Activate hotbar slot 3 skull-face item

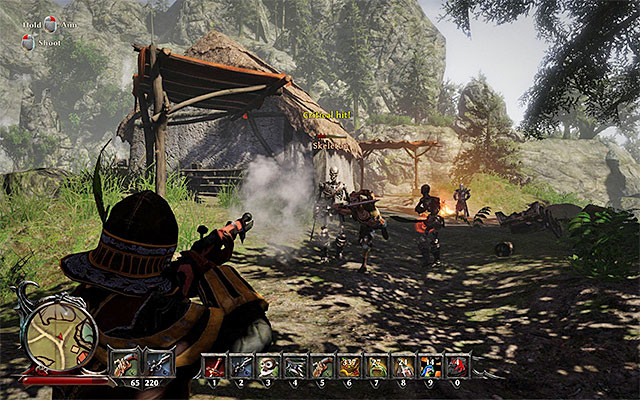pyautogui.click(x=268, y=366)
